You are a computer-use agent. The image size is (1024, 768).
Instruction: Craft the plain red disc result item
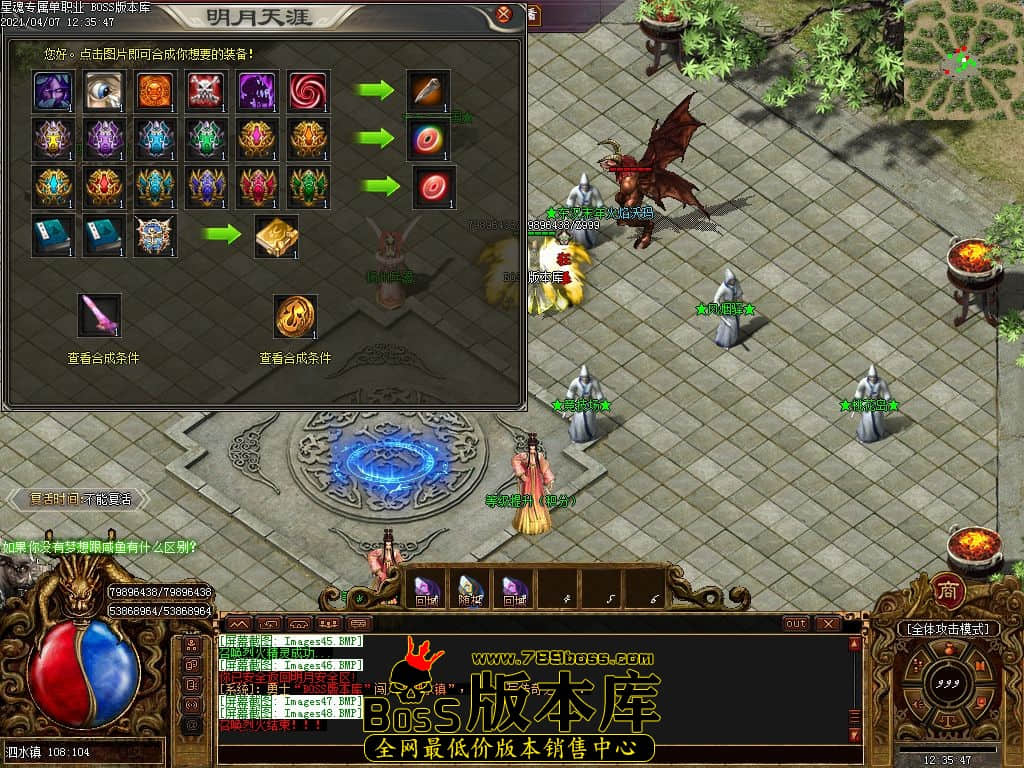pos(435,187)
